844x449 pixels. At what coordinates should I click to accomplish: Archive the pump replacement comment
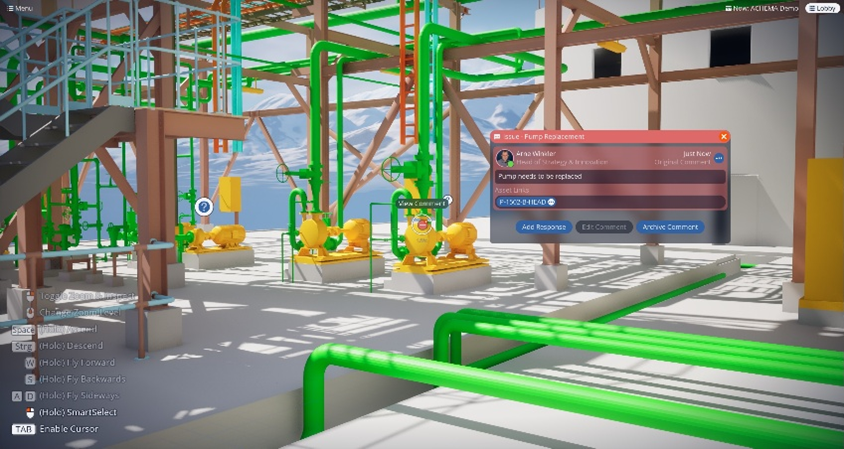coord(670,227)
